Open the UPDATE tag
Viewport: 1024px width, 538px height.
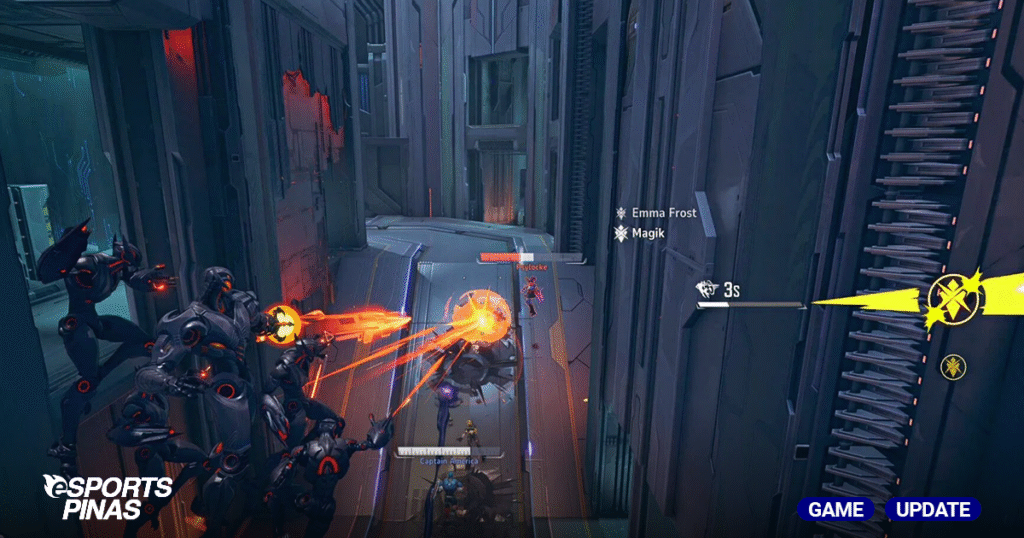point(932,509)
